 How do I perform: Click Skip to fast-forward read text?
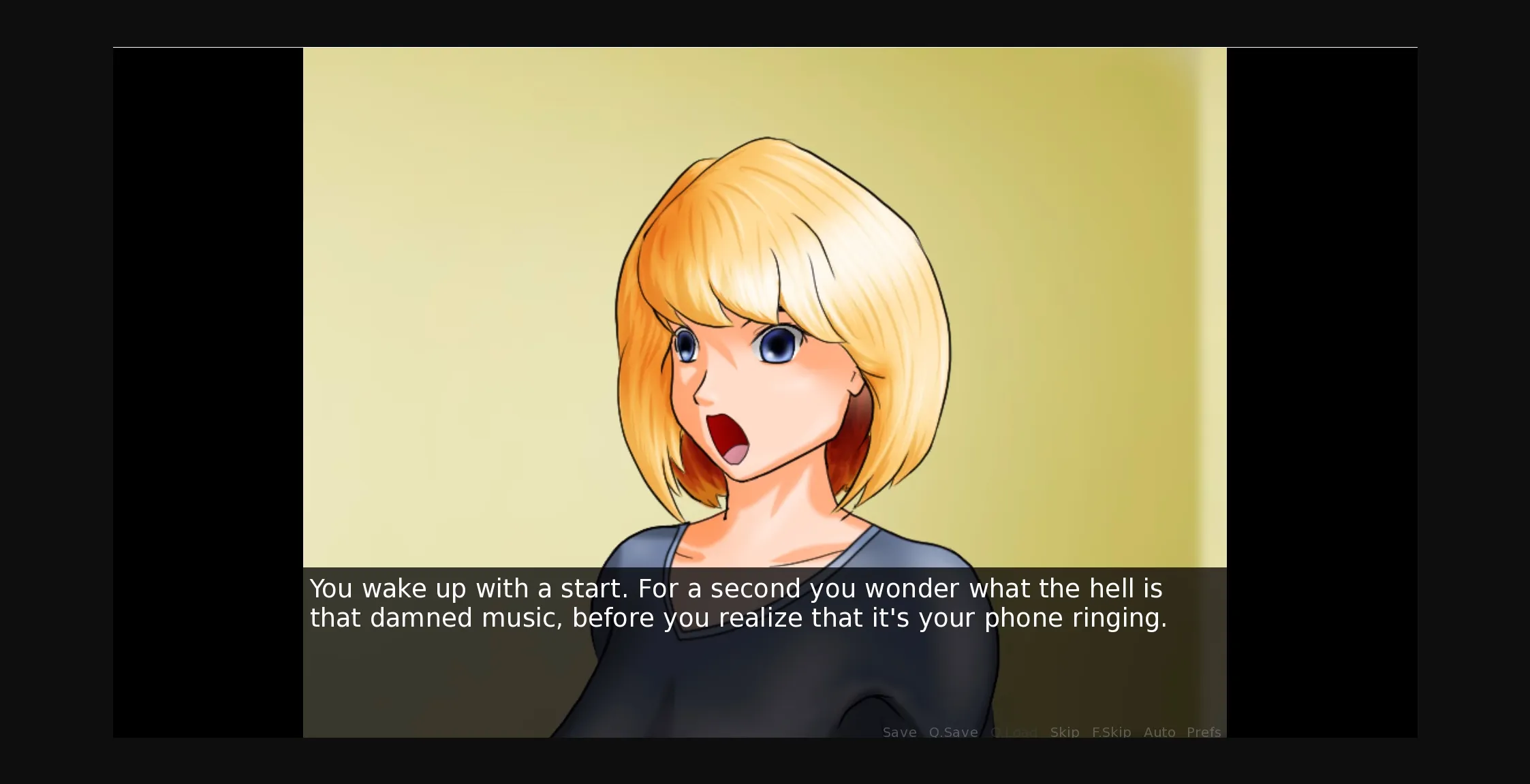click(1065, 732)
